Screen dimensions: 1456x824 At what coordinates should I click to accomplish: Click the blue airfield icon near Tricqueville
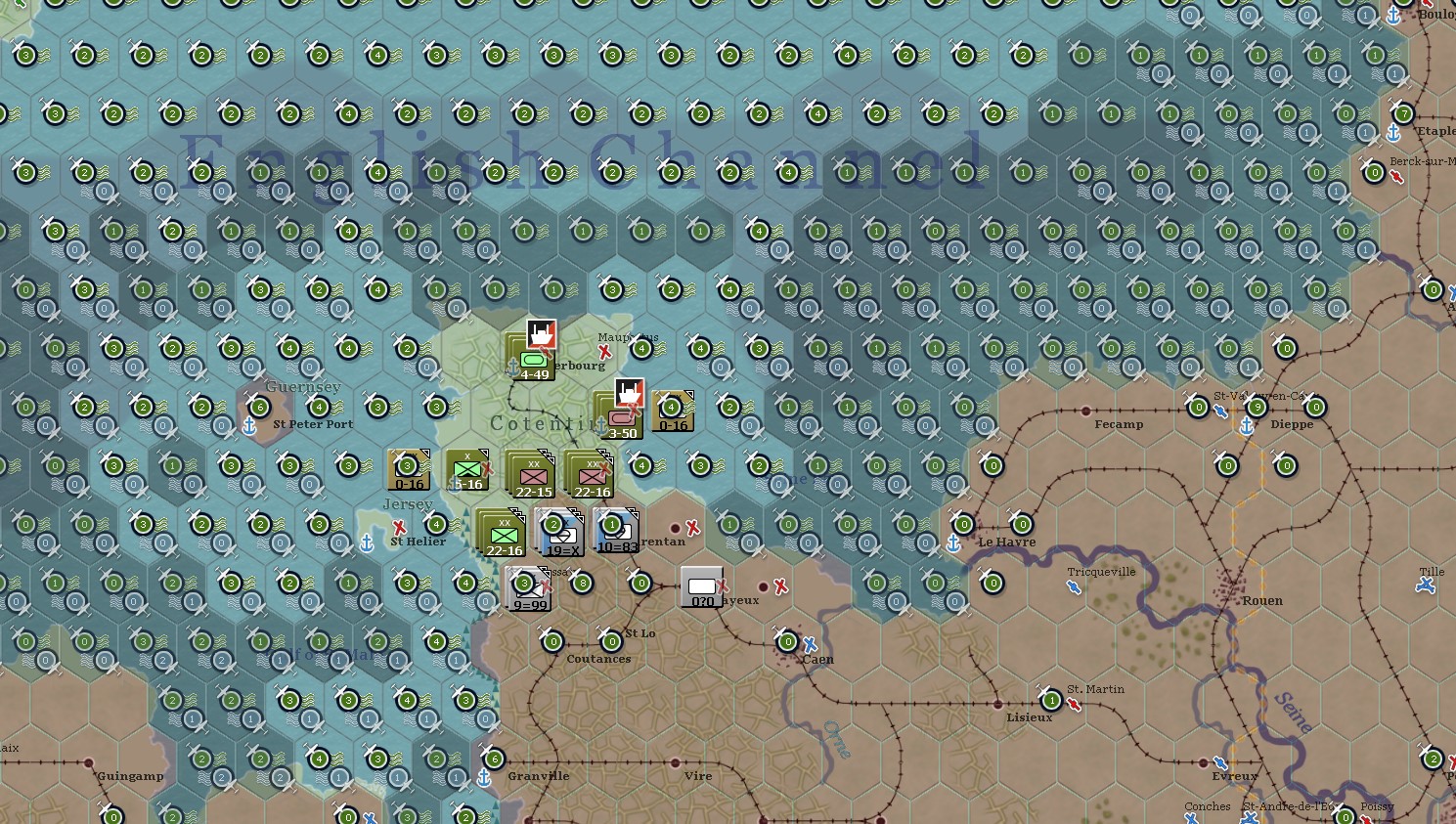click(1073, 587)
